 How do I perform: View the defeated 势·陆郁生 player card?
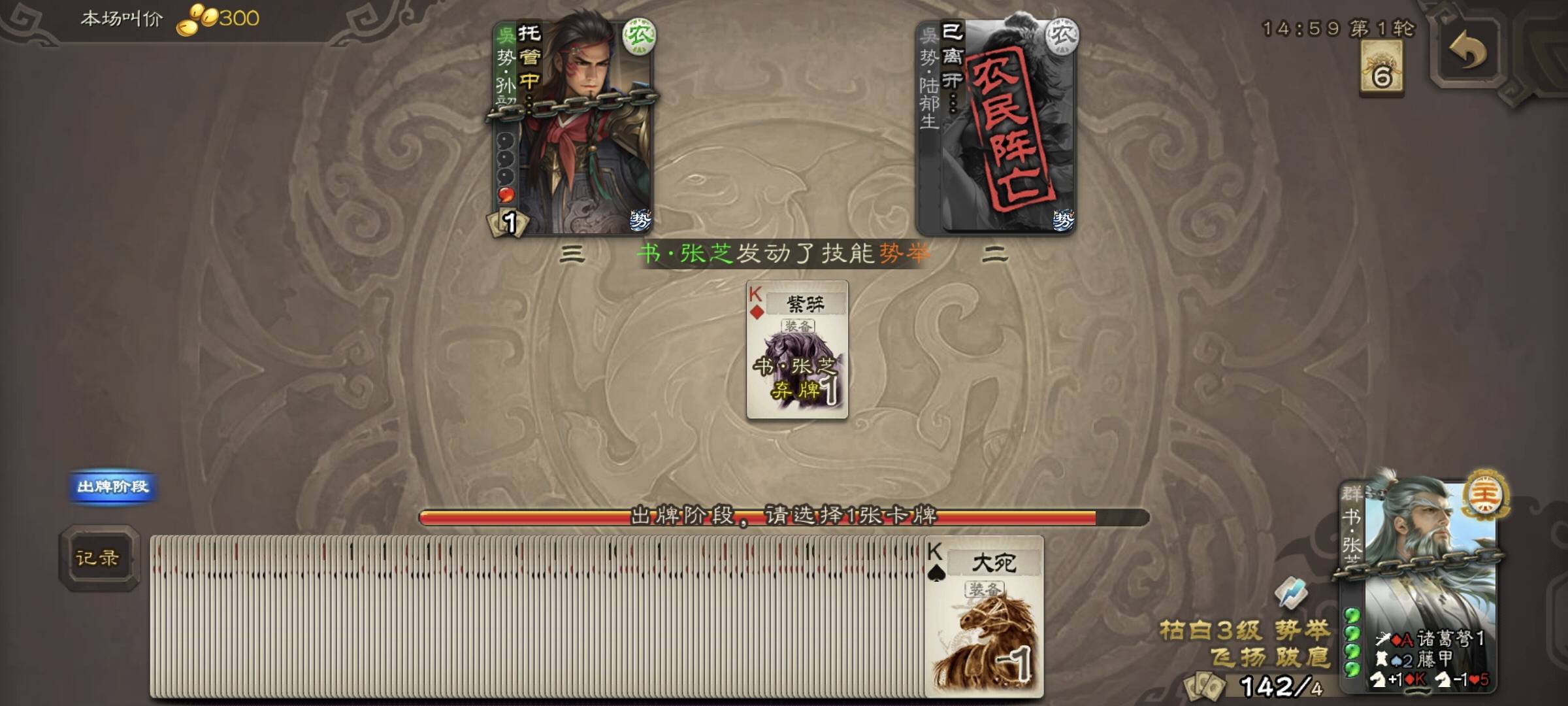point(996,124)
